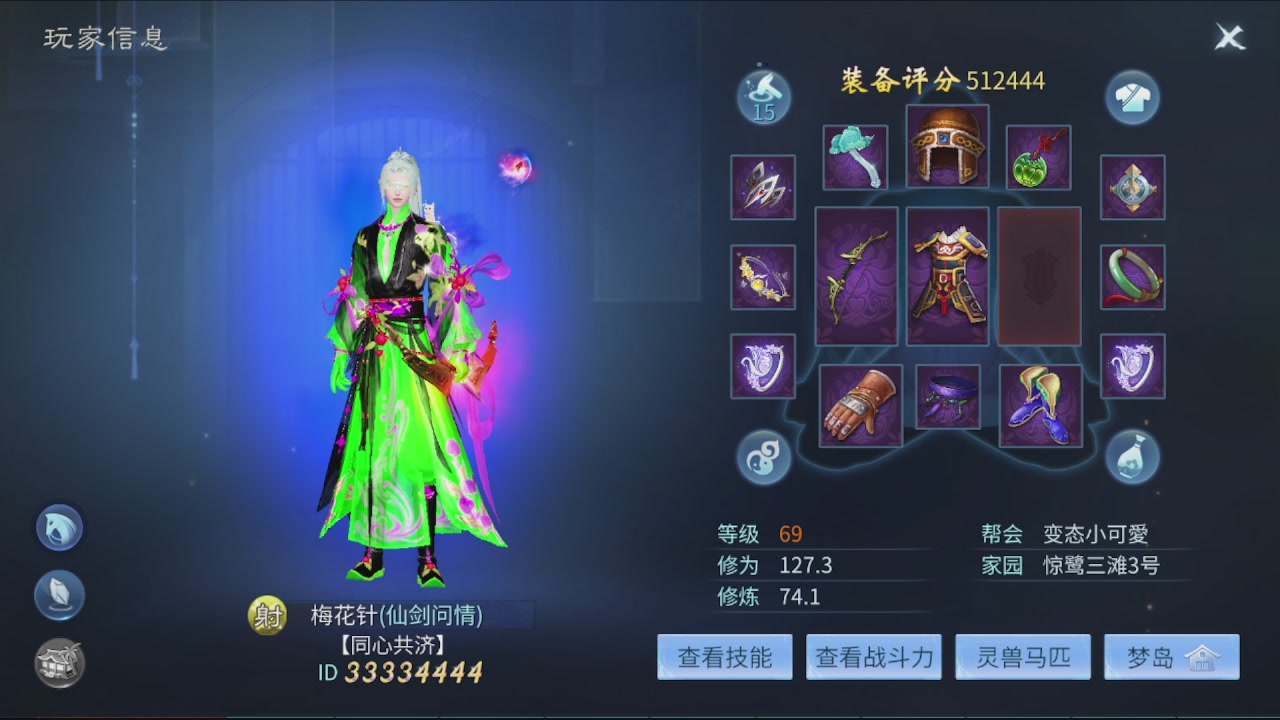1280x720 pixels.
Task: Click the purple belt equipment slot
Action: point(947,397)
